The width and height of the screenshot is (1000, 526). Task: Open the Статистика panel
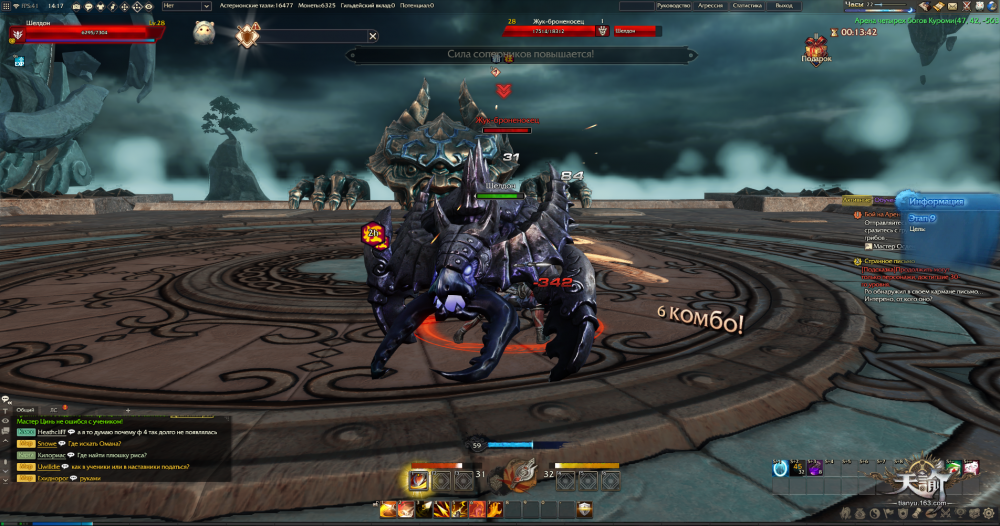[747, 6]
